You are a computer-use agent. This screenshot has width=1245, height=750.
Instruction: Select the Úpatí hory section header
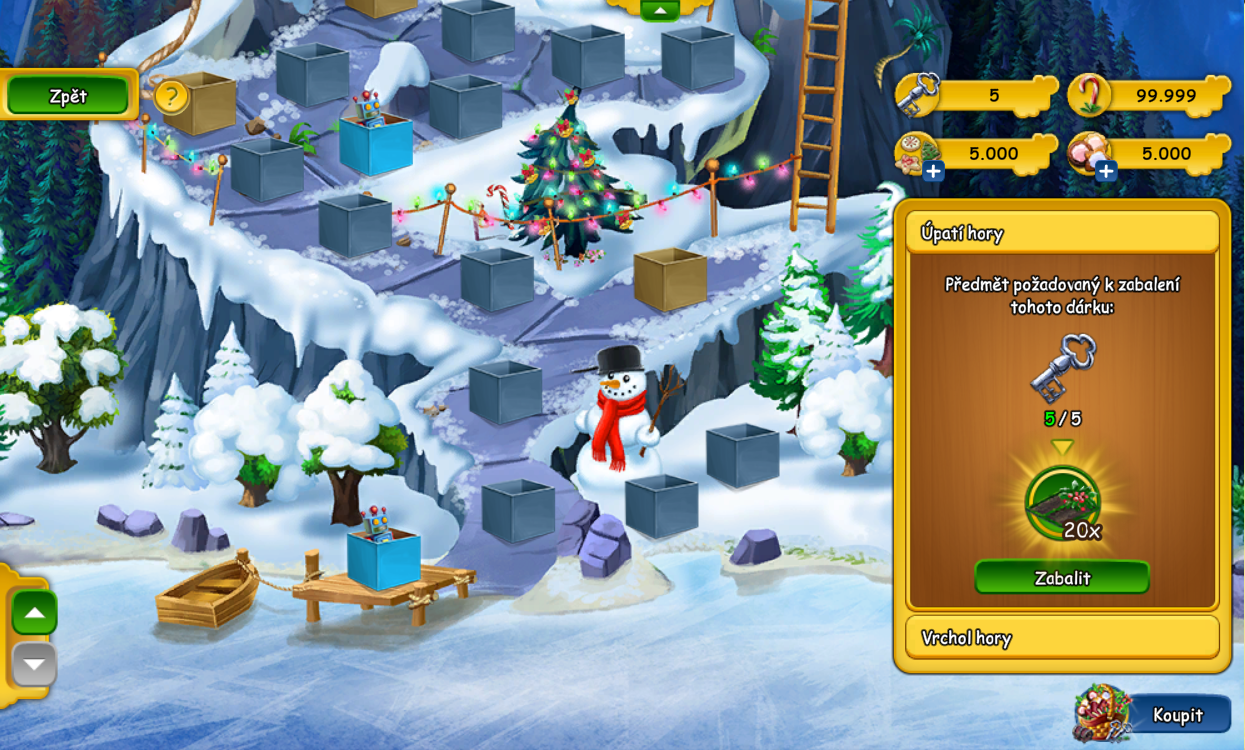click(x=1062, y=233)
